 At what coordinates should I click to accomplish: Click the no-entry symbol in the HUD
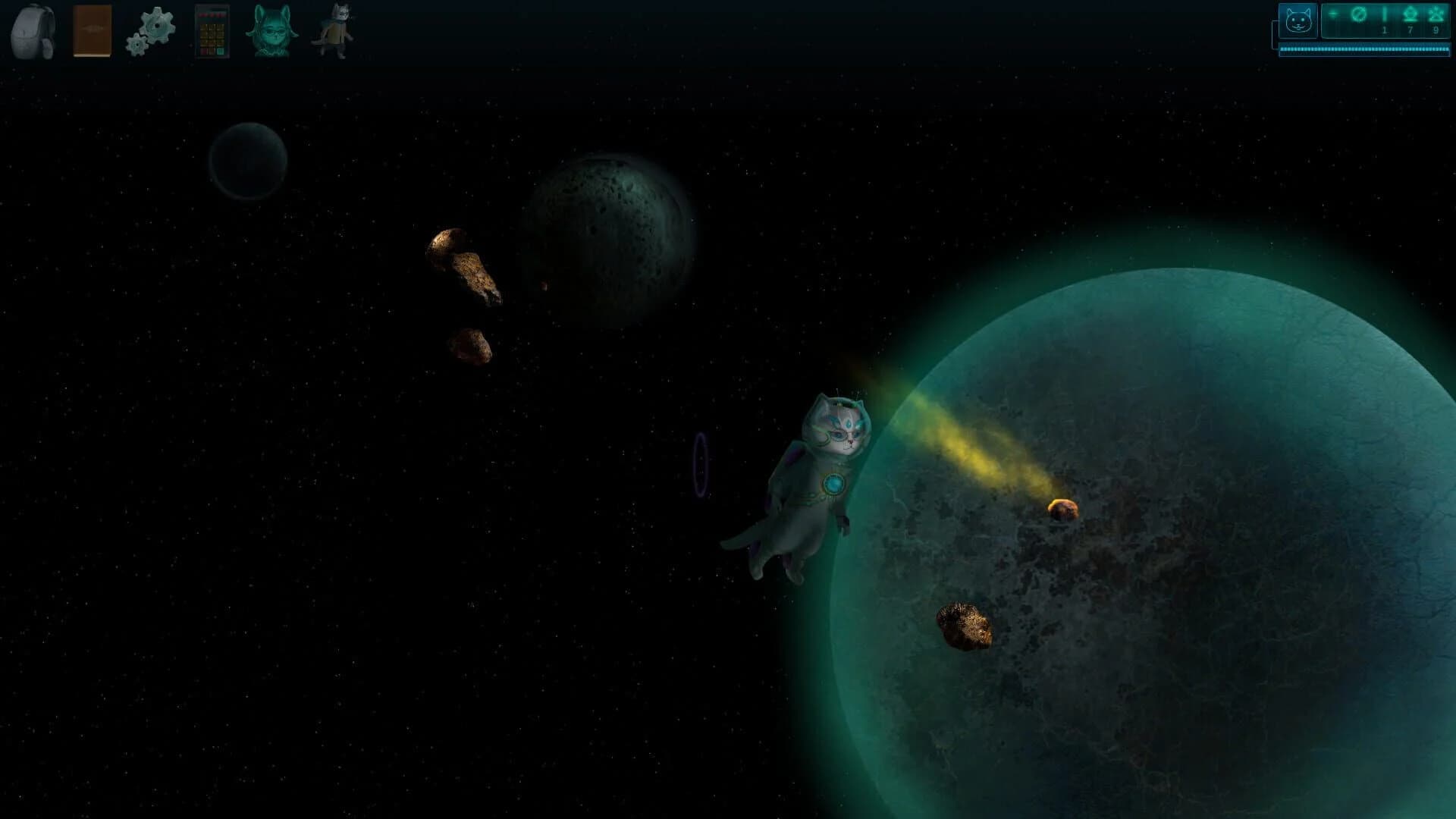tap(1358, 14)
